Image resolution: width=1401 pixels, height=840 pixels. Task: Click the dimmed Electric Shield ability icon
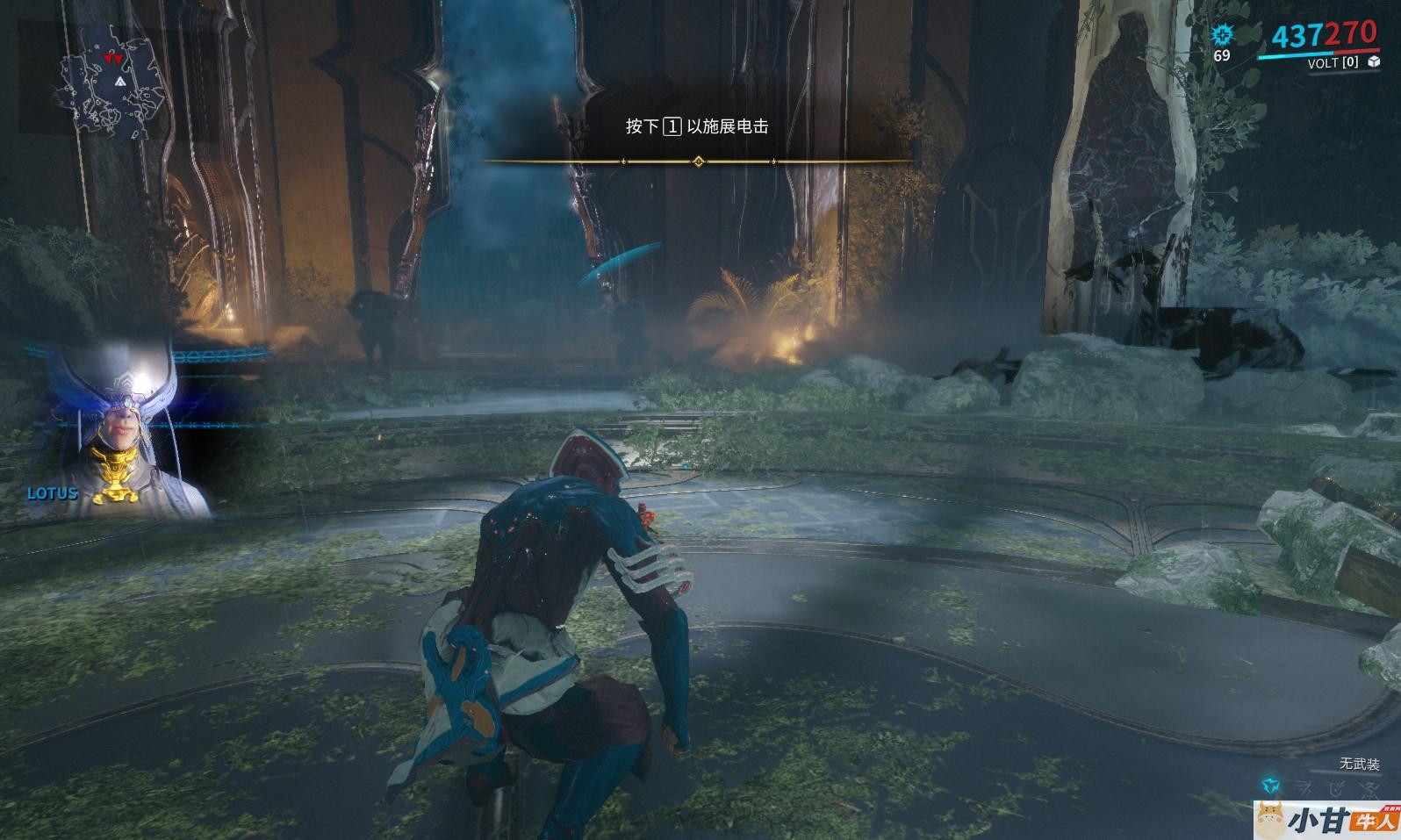pyautogui.click(x=1335, y=786)
